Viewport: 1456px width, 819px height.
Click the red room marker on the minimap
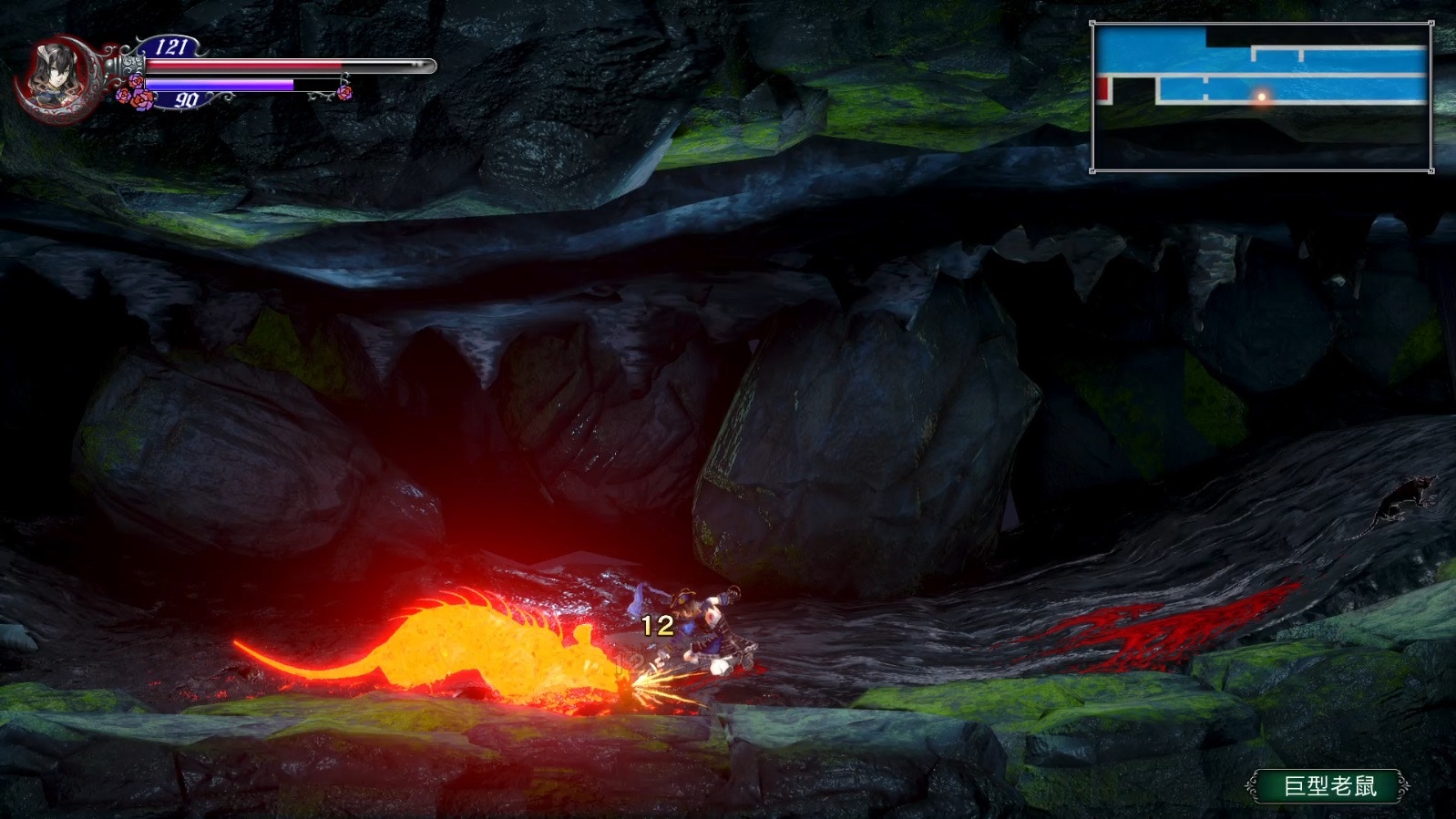pyautogui.click(x=1102, y=88)
